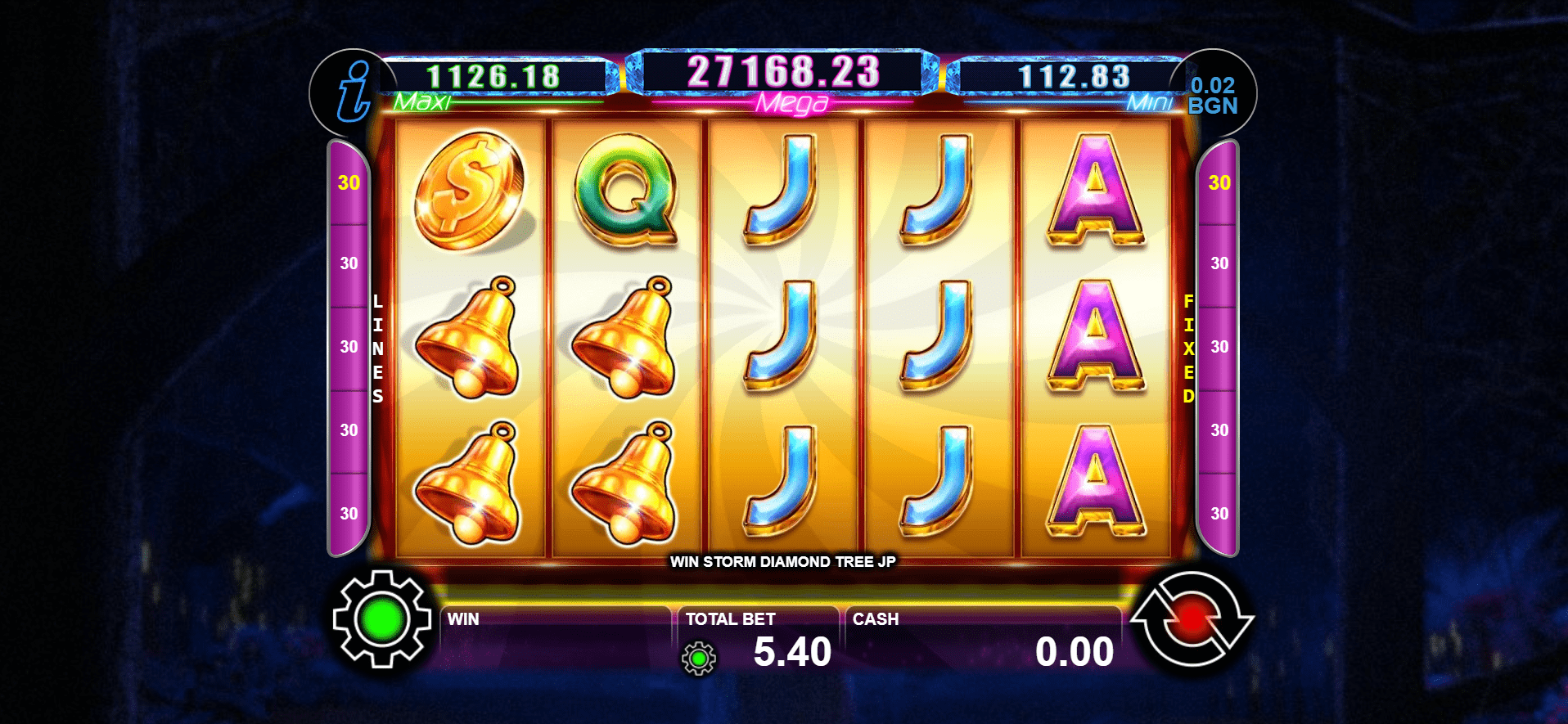Click the Total Bet panel
The image size is (1568, 724).
point(759,641)
